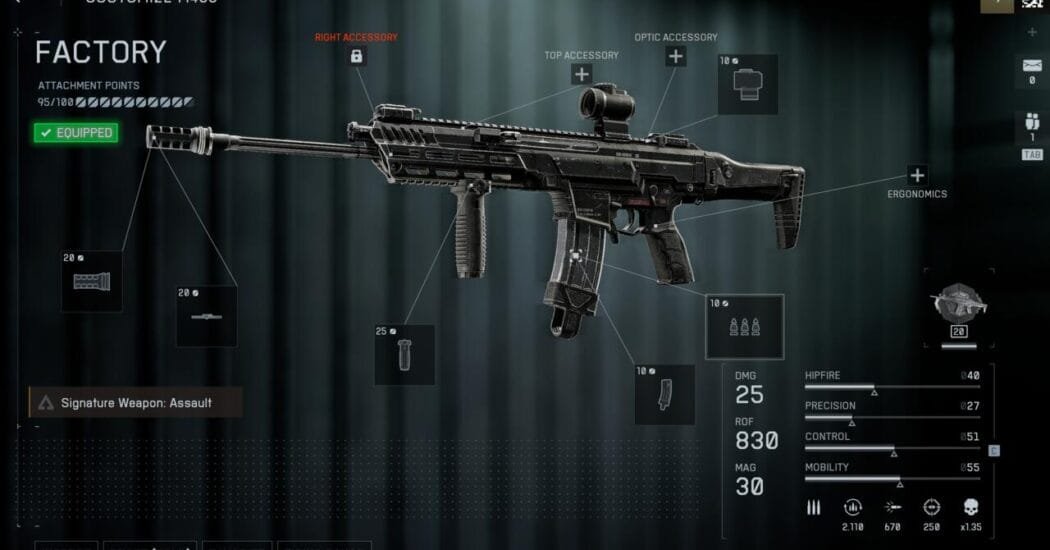Viewport: 1050px width, 550px height.
Task: Click the green Equipped badge
Action: (x=76, y=132)
